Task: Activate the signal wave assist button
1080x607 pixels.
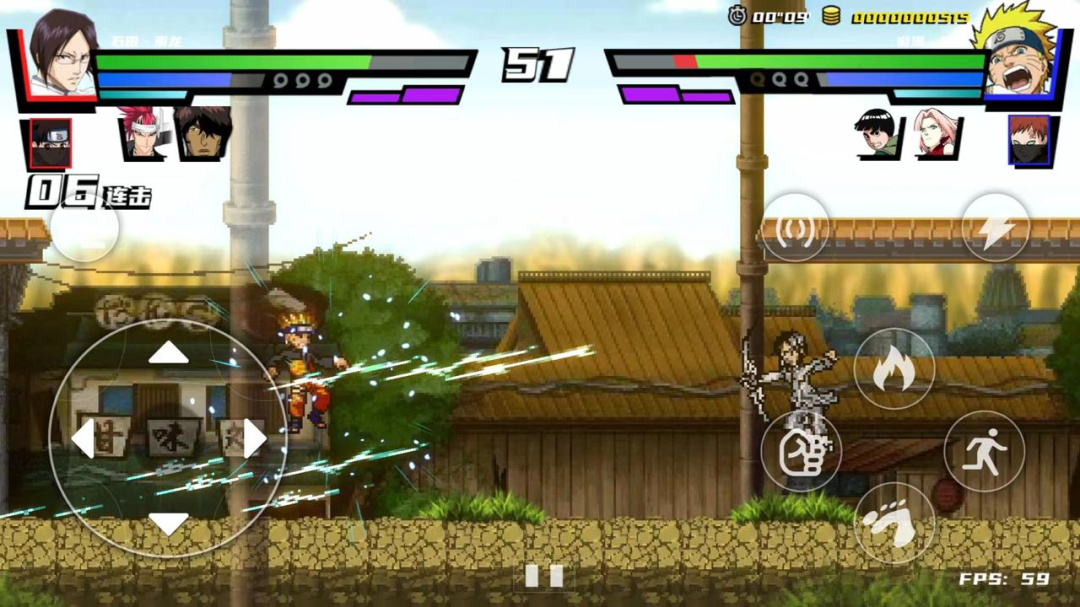Action: pos(795,228)
